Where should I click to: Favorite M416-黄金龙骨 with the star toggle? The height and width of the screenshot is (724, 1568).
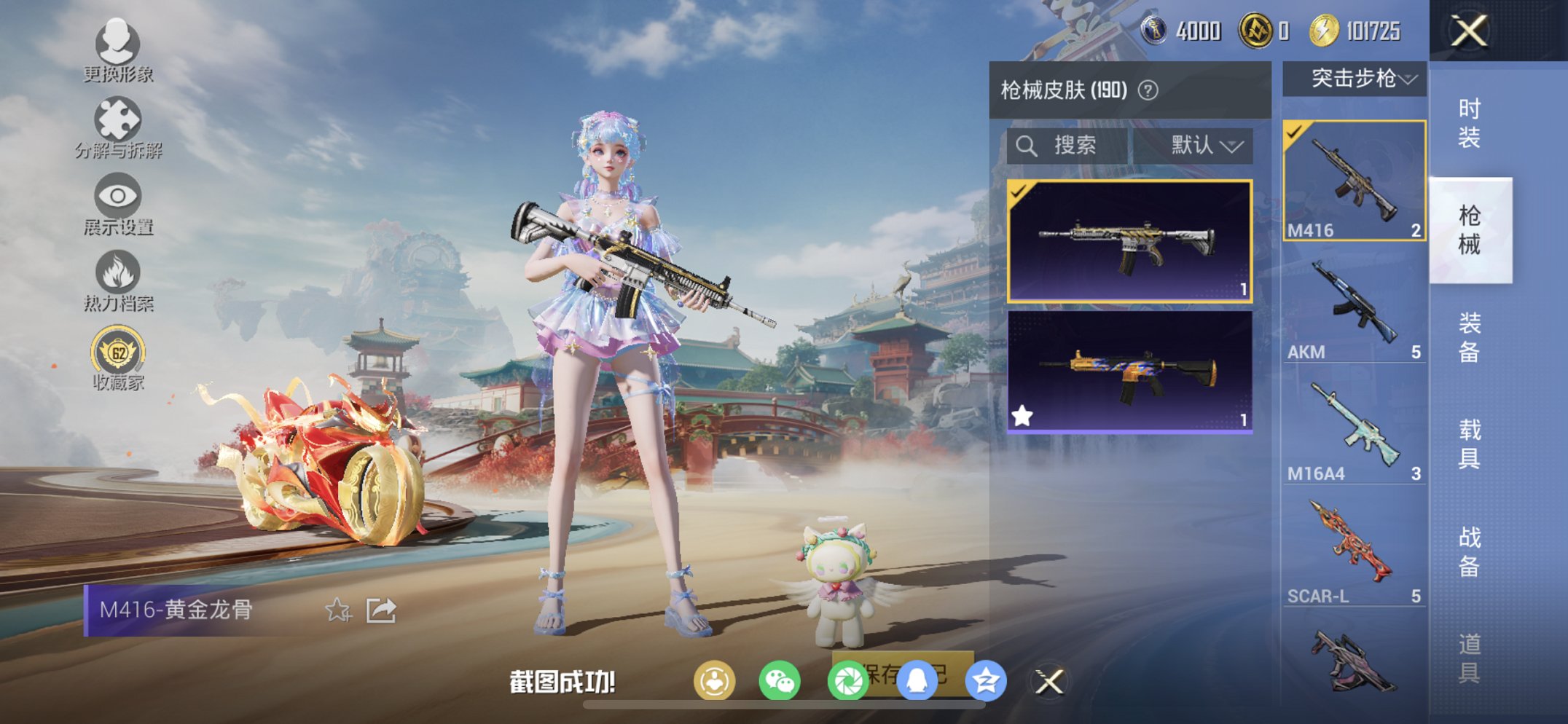click(337, 612)
